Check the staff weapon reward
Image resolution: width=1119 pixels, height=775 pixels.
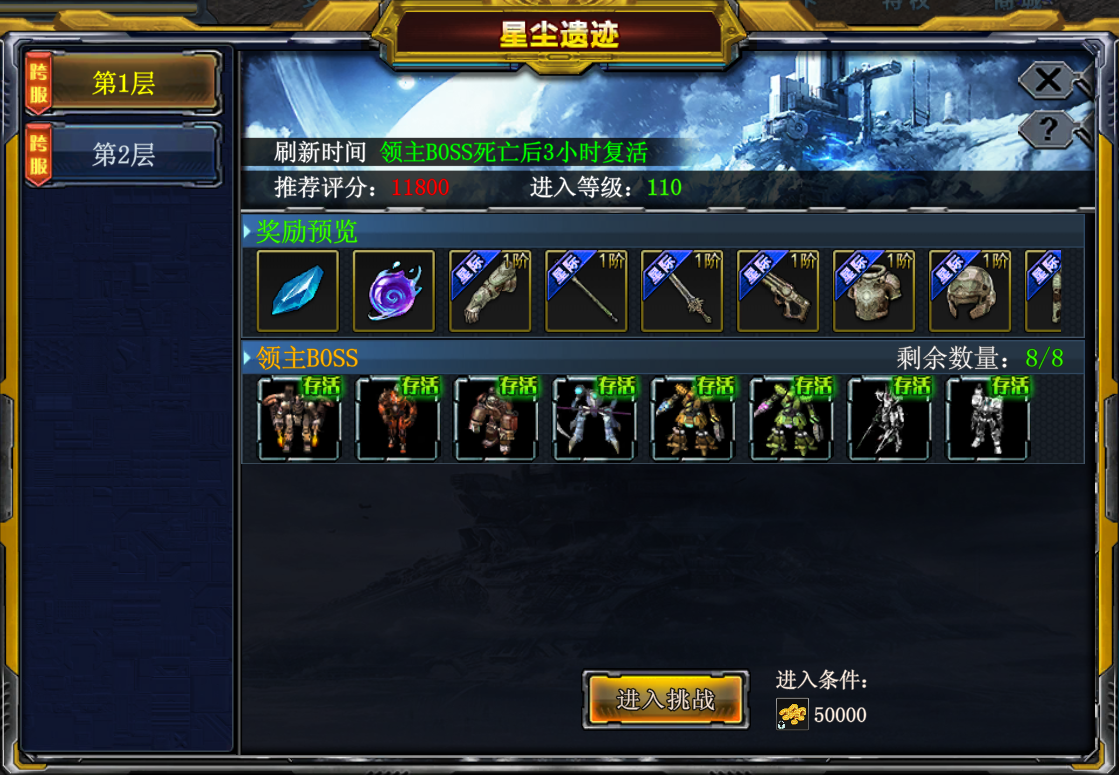coord(586,291)
